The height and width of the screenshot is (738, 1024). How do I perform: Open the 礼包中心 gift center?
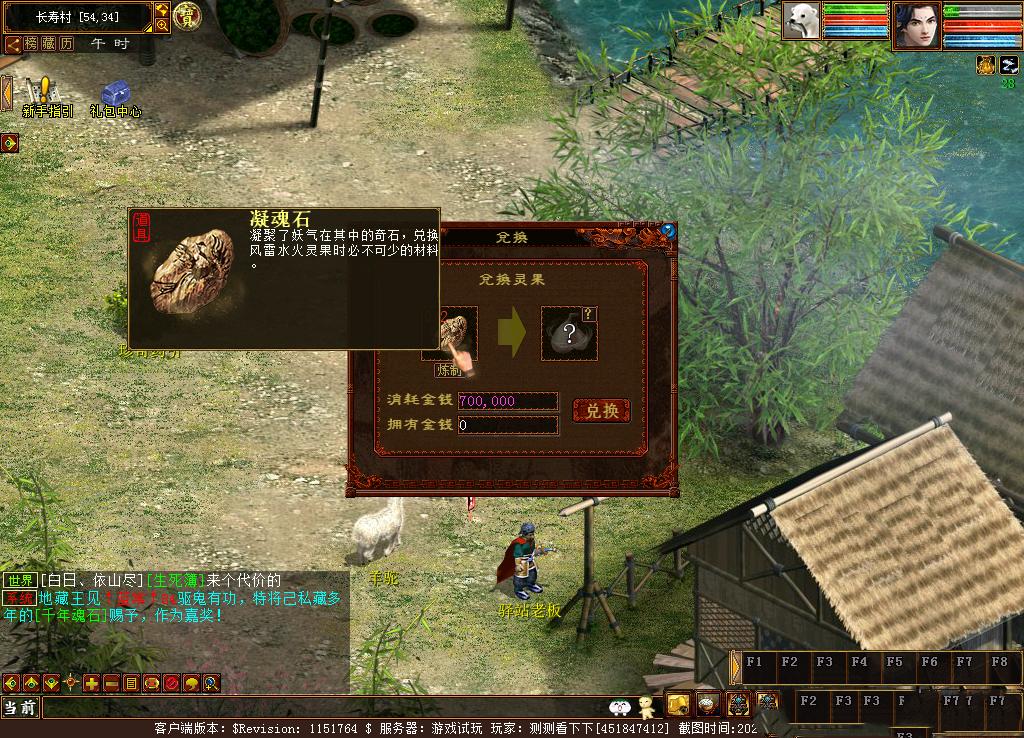click(x=115, y=98)
